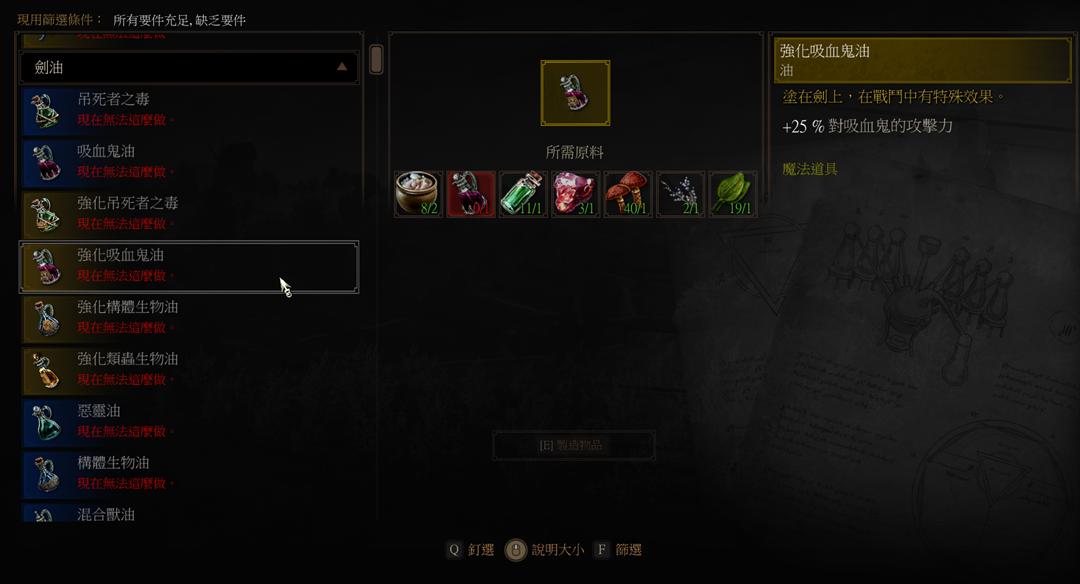Click the 製造物品 craft button
Image resolution: width=1080 pixels, height=584 pixels.
574,445
